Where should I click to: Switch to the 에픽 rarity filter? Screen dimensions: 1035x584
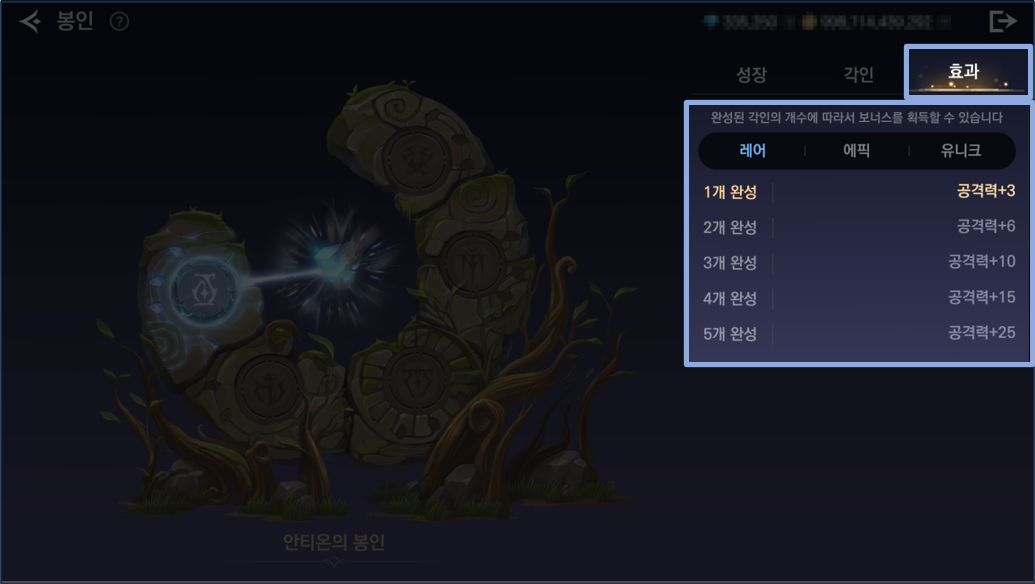click(857, 151)
